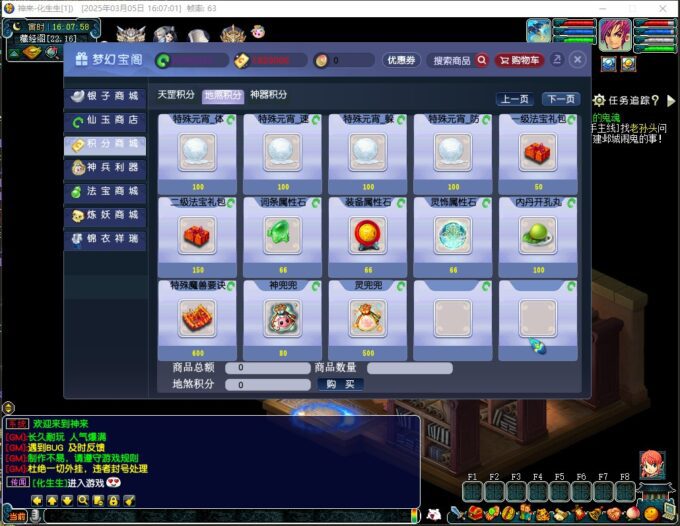Open the 优惠券 coupons
Screen dimensions: 680x526
401,60
